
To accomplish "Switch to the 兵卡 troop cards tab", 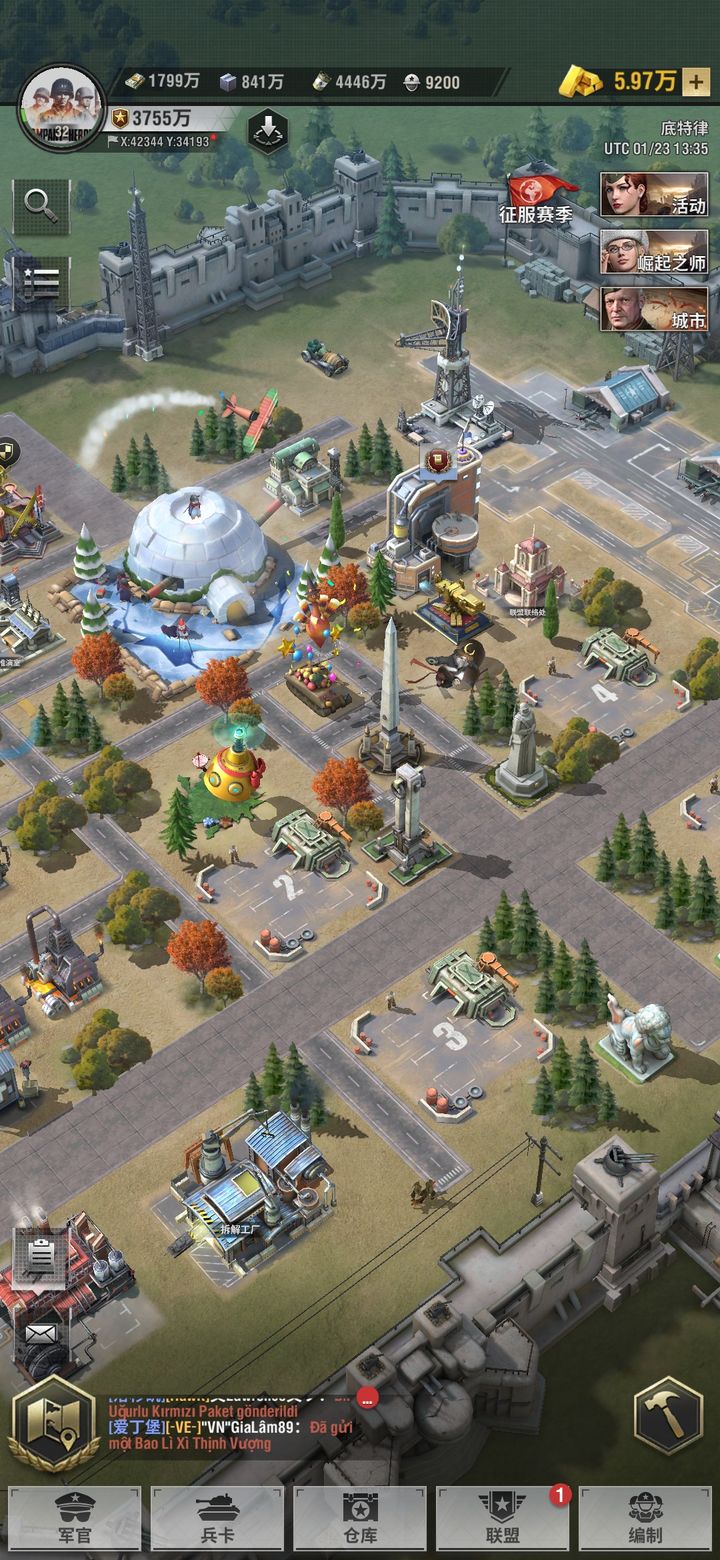I will coord(217,1518).
